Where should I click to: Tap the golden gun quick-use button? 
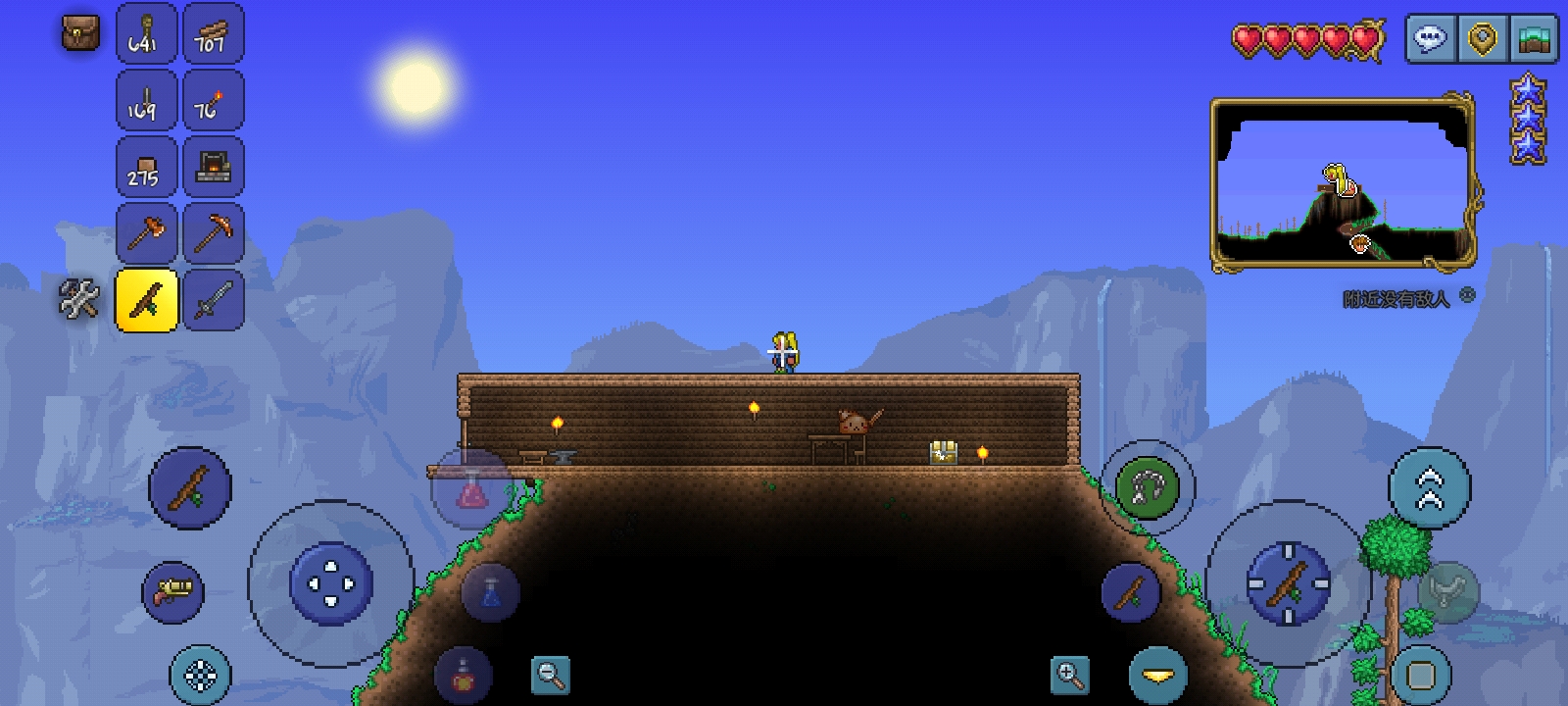tap(173, 591)
